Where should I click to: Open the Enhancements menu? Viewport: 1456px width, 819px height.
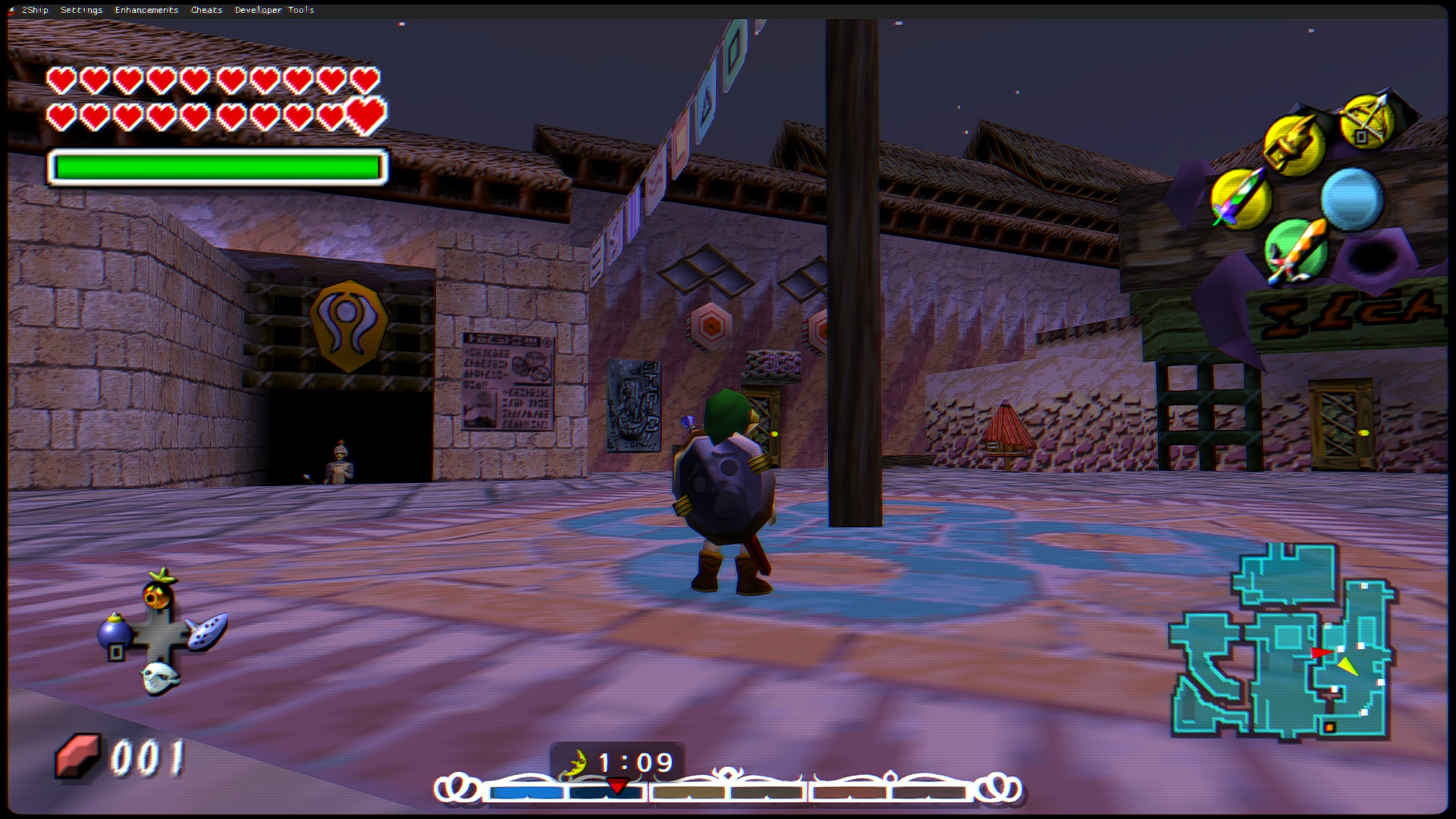[x=146, y=10]
